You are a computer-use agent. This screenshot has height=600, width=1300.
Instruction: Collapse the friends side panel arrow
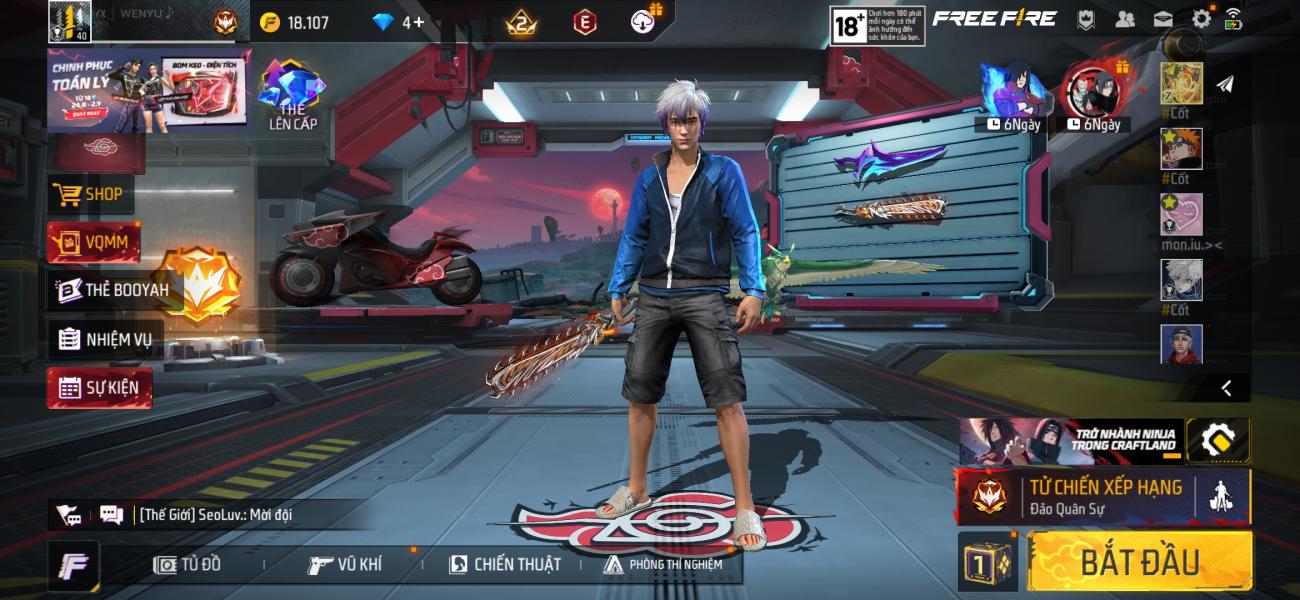pyautogui.click(x=1226, y=388)
